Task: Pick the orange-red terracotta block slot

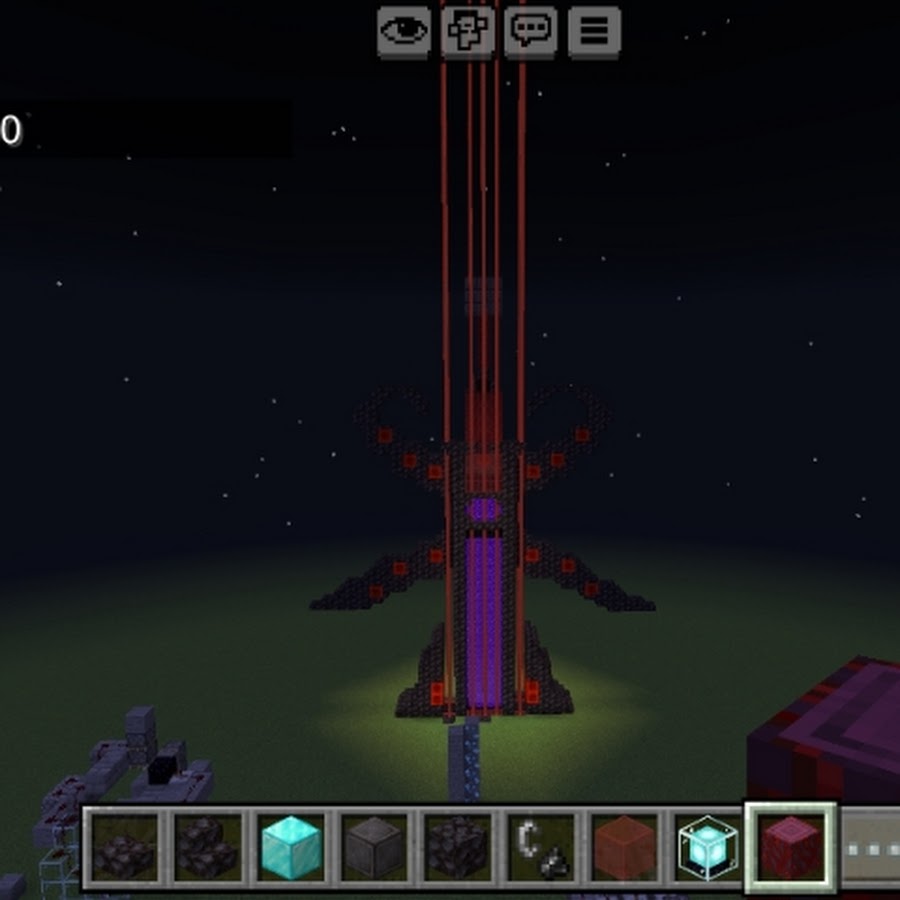Action: 625,848
